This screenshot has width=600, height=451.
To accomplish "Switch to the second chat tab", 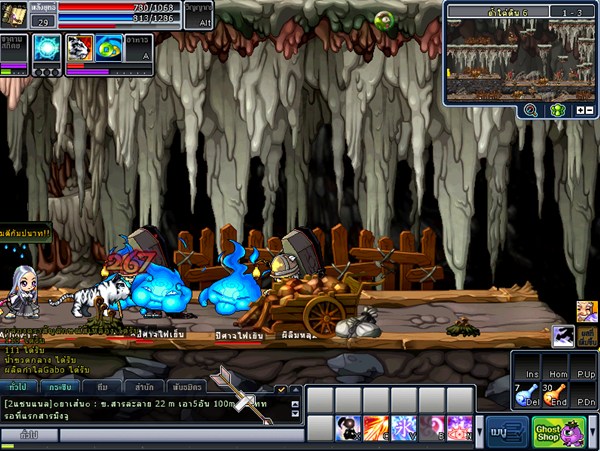I will [62, 386].
